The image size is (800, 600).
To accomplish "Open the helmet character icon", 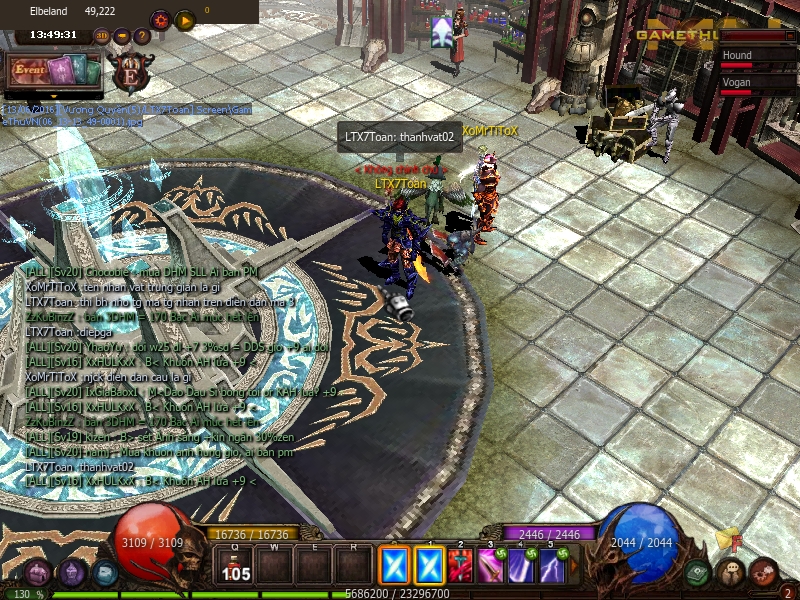I will [x=72, y=573].
